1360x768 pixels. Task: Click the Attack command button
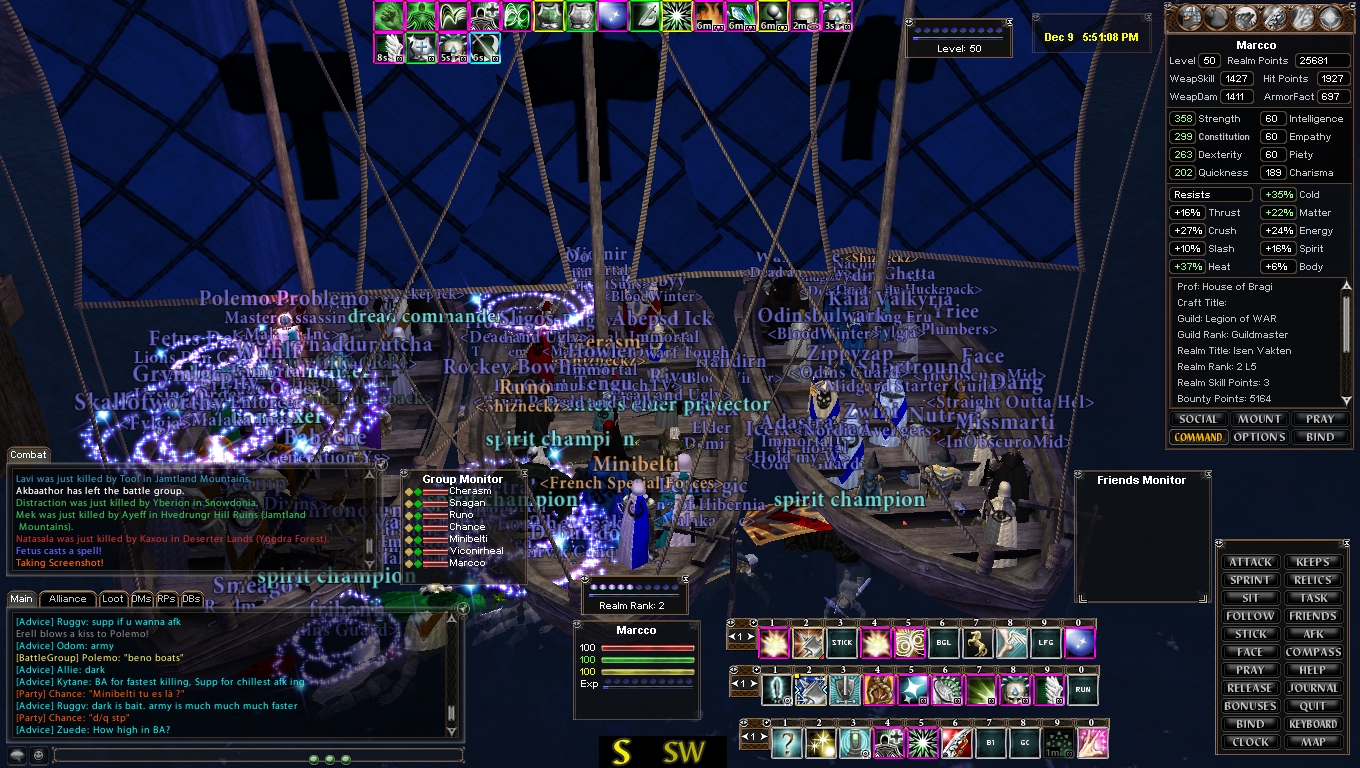click(x=1250, y=562)
